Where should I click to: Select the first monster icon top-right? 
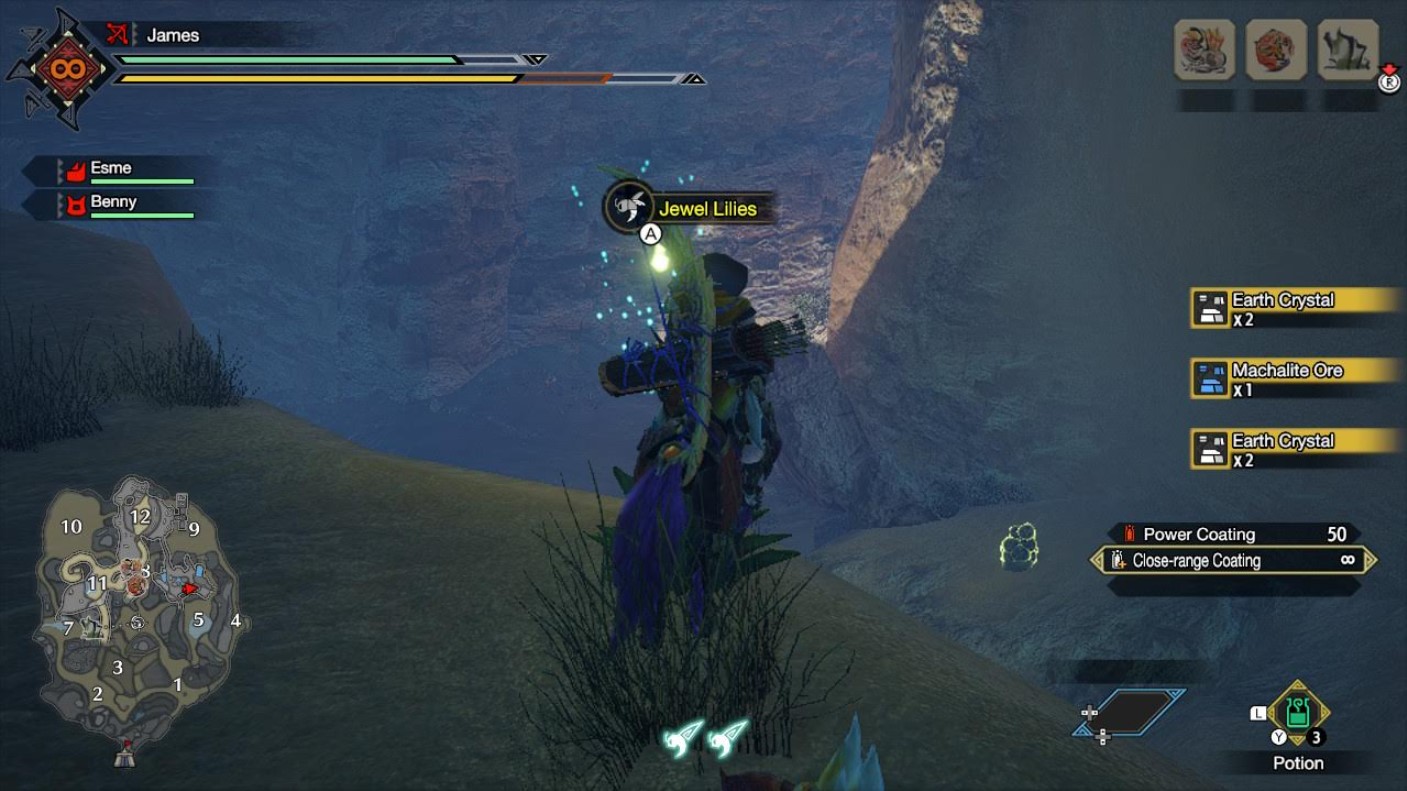1203,48
